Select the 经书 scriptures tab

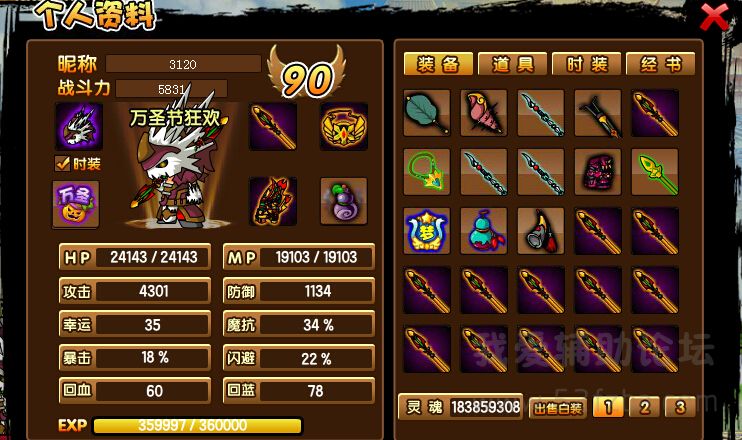pyautogui.click(x=660, y=65)
